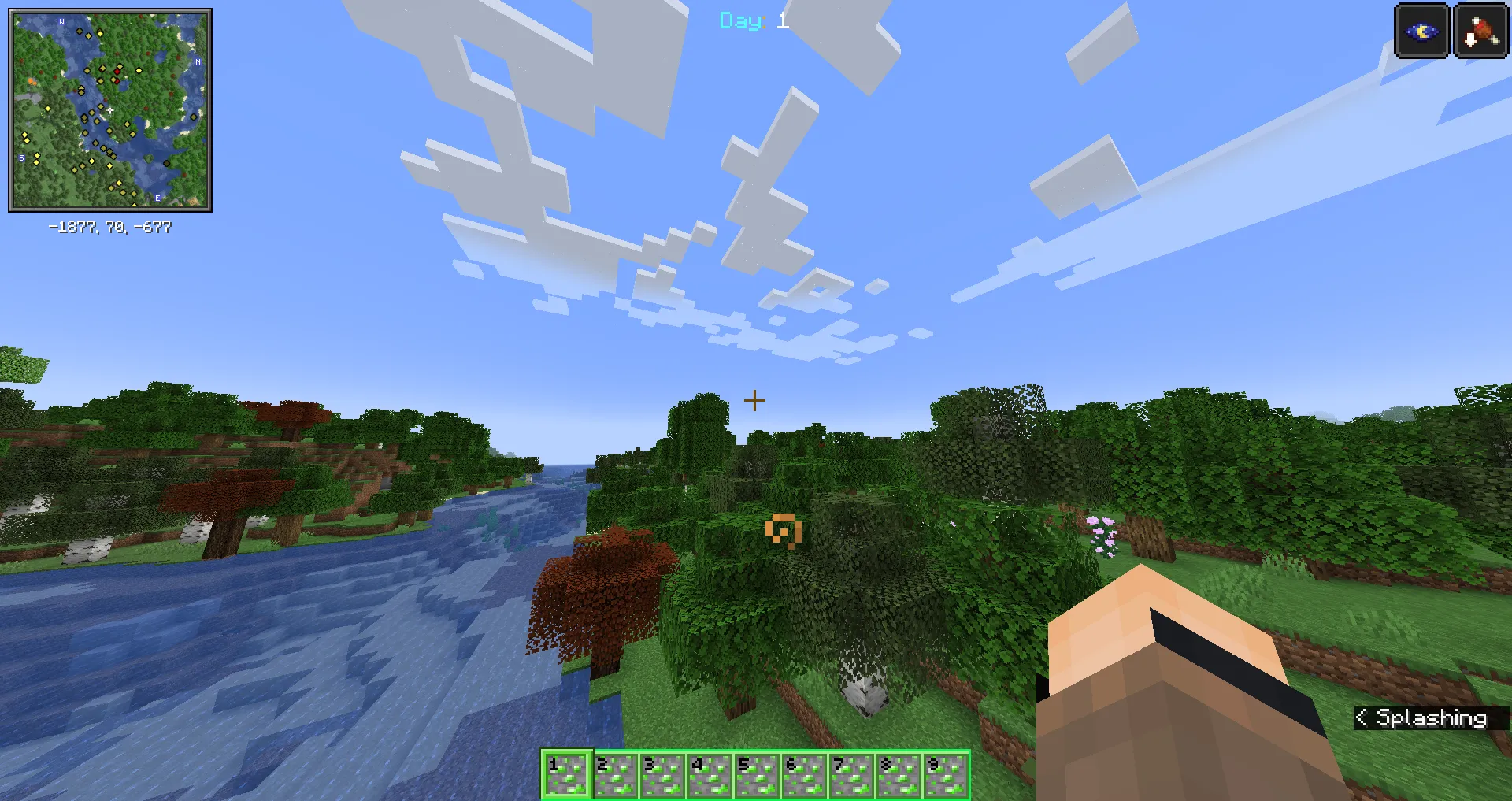Click the N compass marker on the minimap
Screen dimensions: 1512x801
(x=198, y=61)
